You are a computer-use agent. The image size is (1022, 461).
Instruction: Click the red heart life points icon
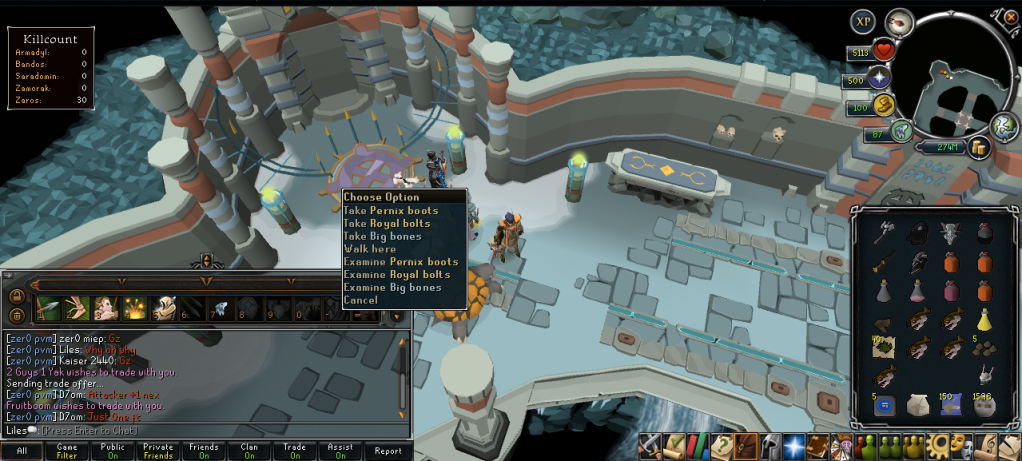click(884, 52)
